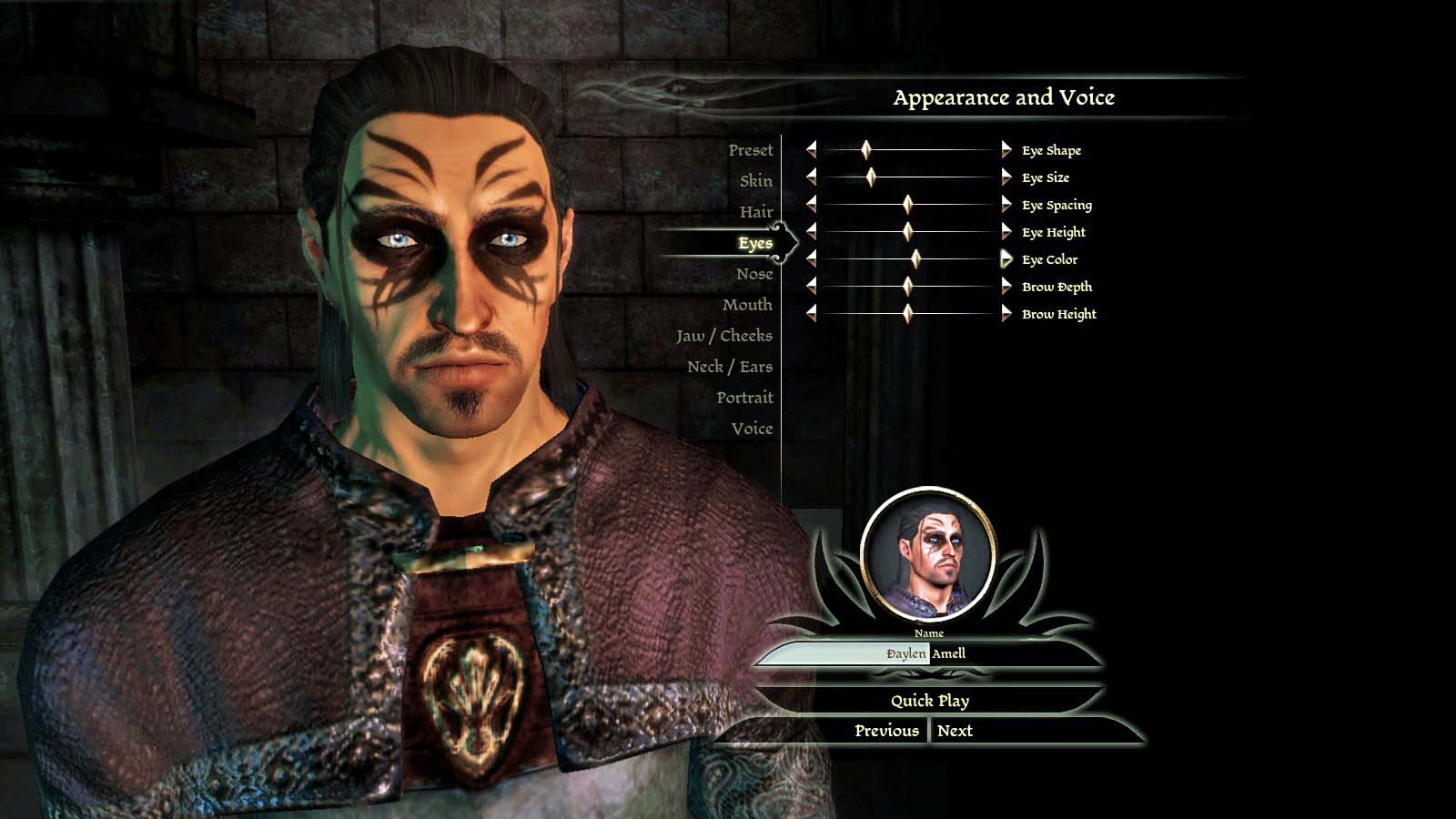Continue with the Next button

[955, 731]
